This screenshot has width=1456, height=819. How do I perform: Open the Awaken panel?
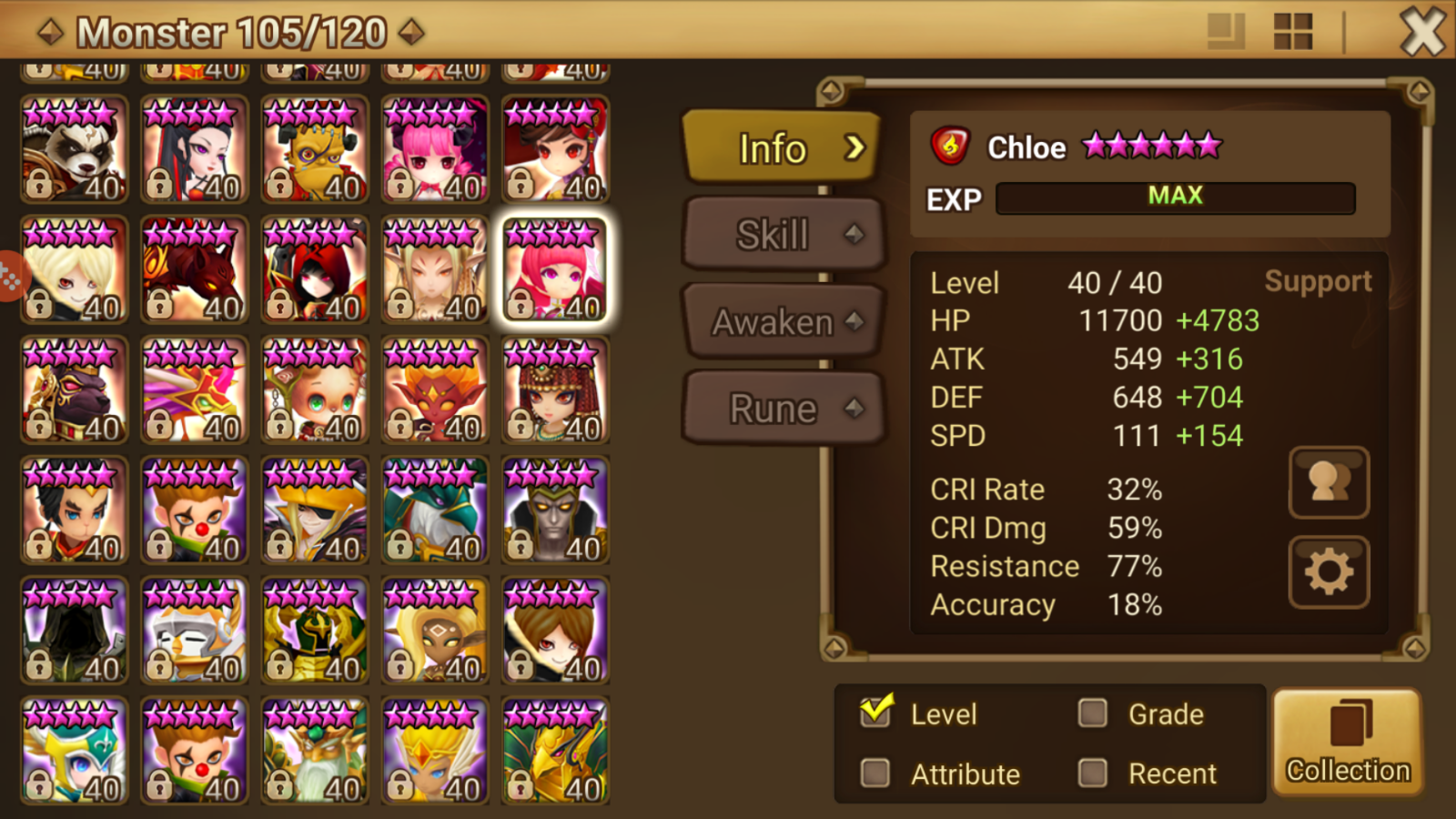coord(781,320)
